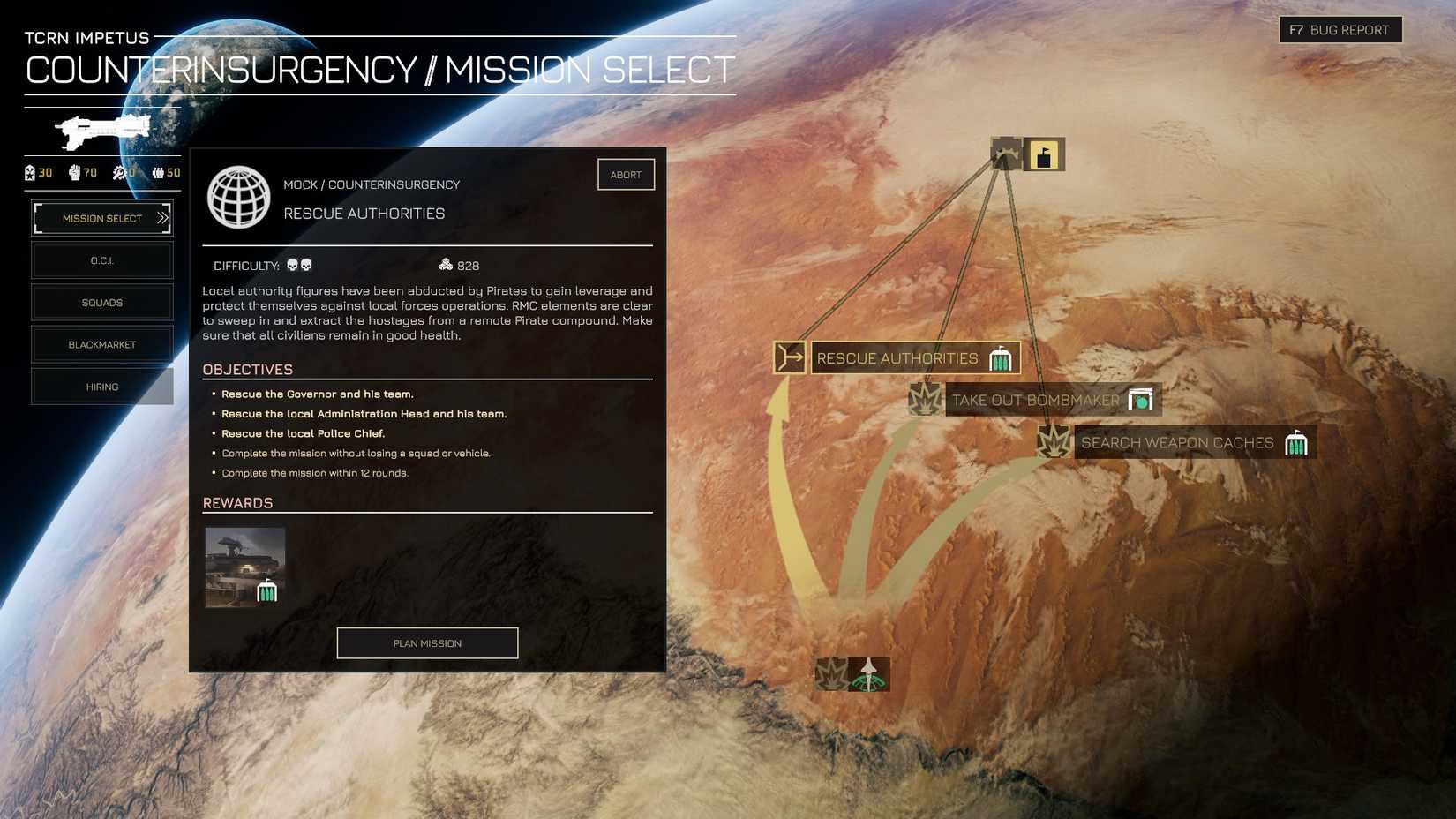Switch to the Blackmarket section
The height and width of the screenshot is (819, 1456).
101,344
